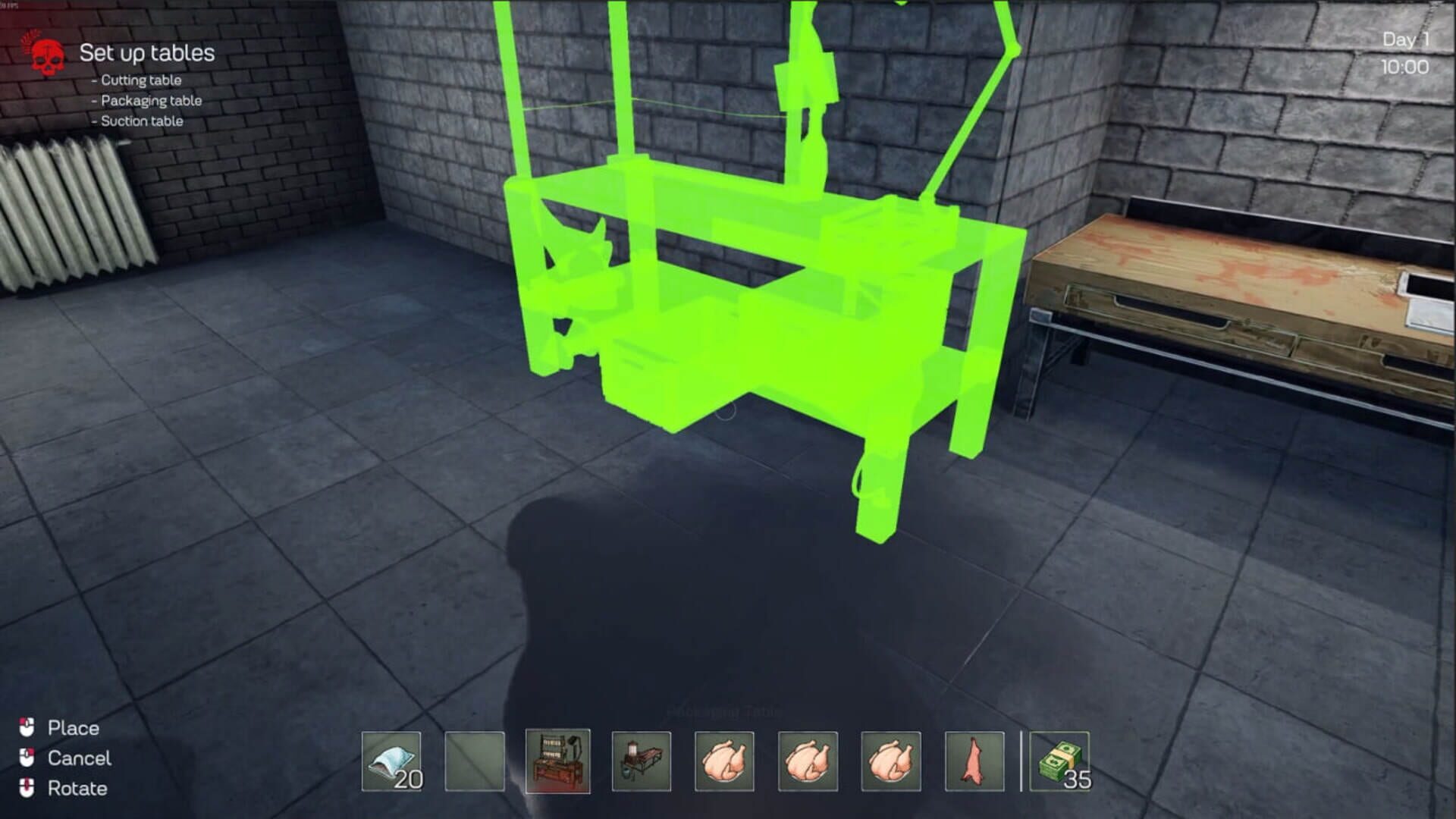
Task: Click the Place action label
Action: click(73, 728)
